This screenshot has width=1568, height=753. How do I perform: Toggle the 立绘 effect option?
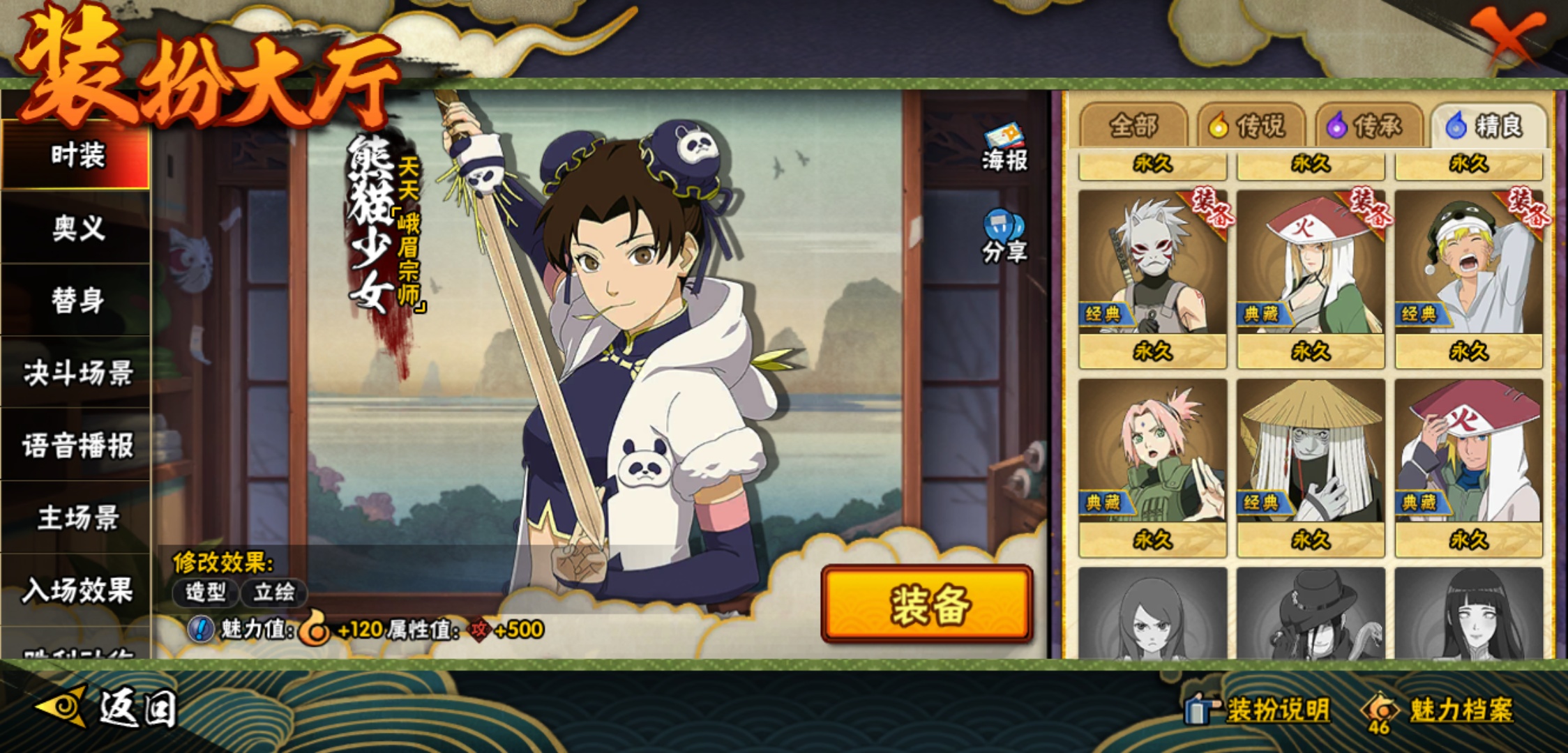click(x=273, y=593)
